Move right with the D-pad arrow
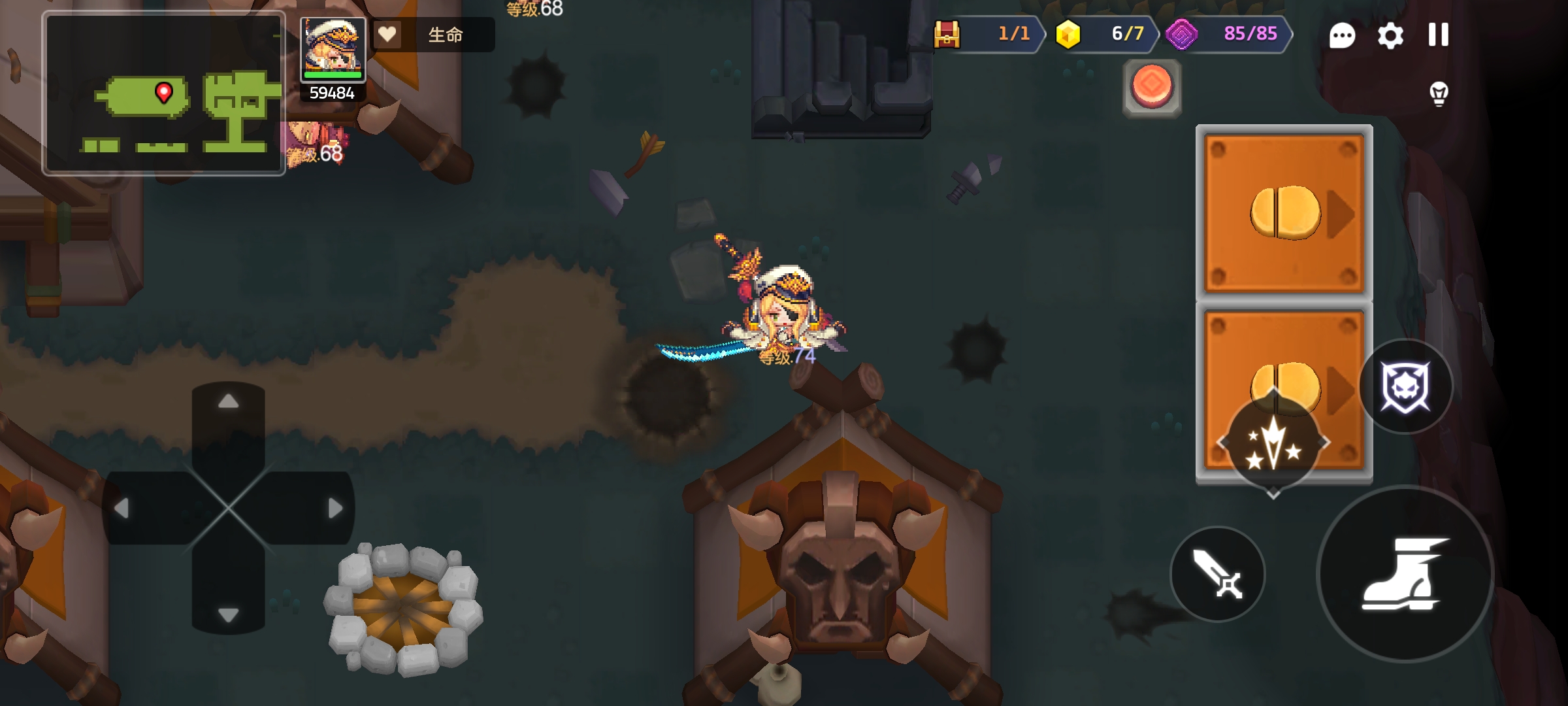1568x706 pixels. pos(335,508)
